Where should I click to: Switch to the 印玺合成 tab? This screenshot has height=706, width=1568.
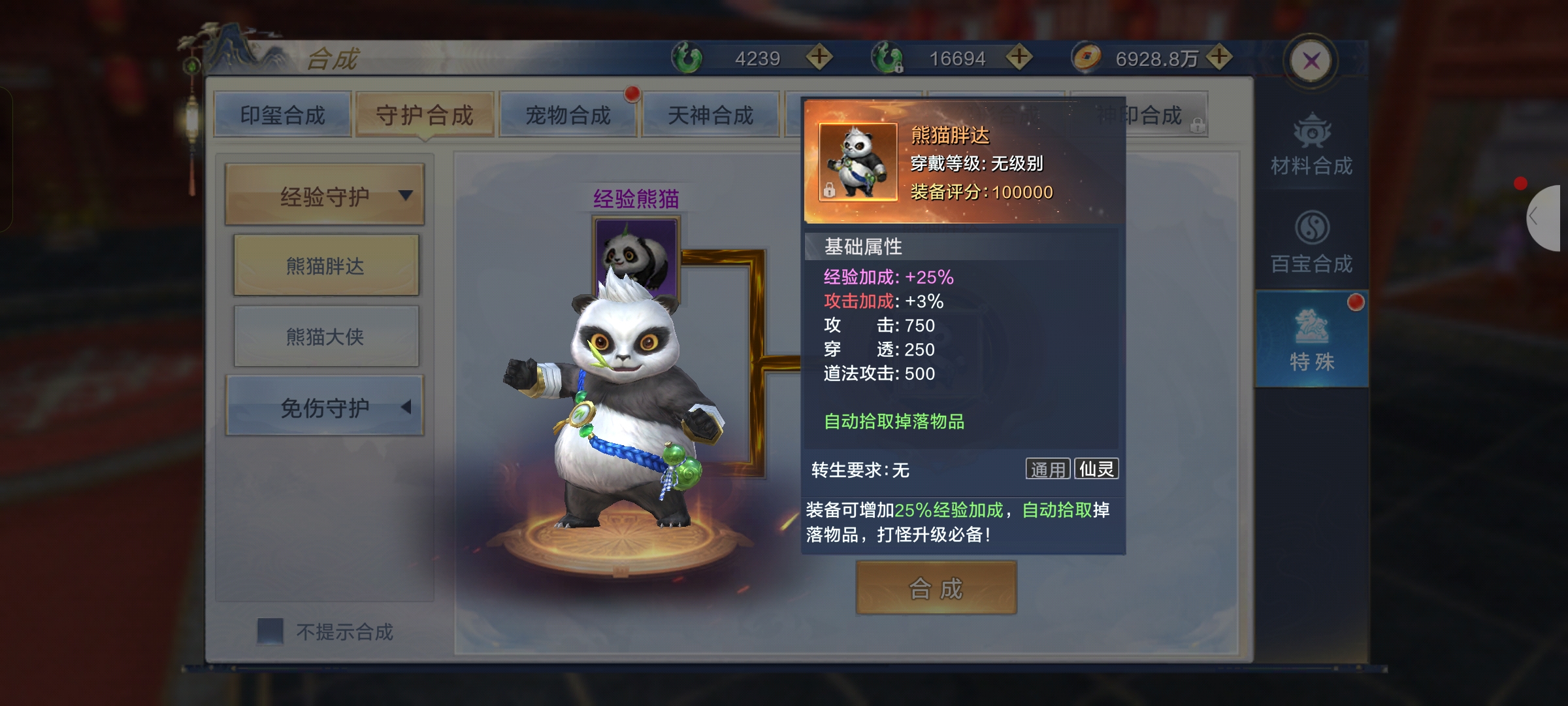click(x=282, y=115)
